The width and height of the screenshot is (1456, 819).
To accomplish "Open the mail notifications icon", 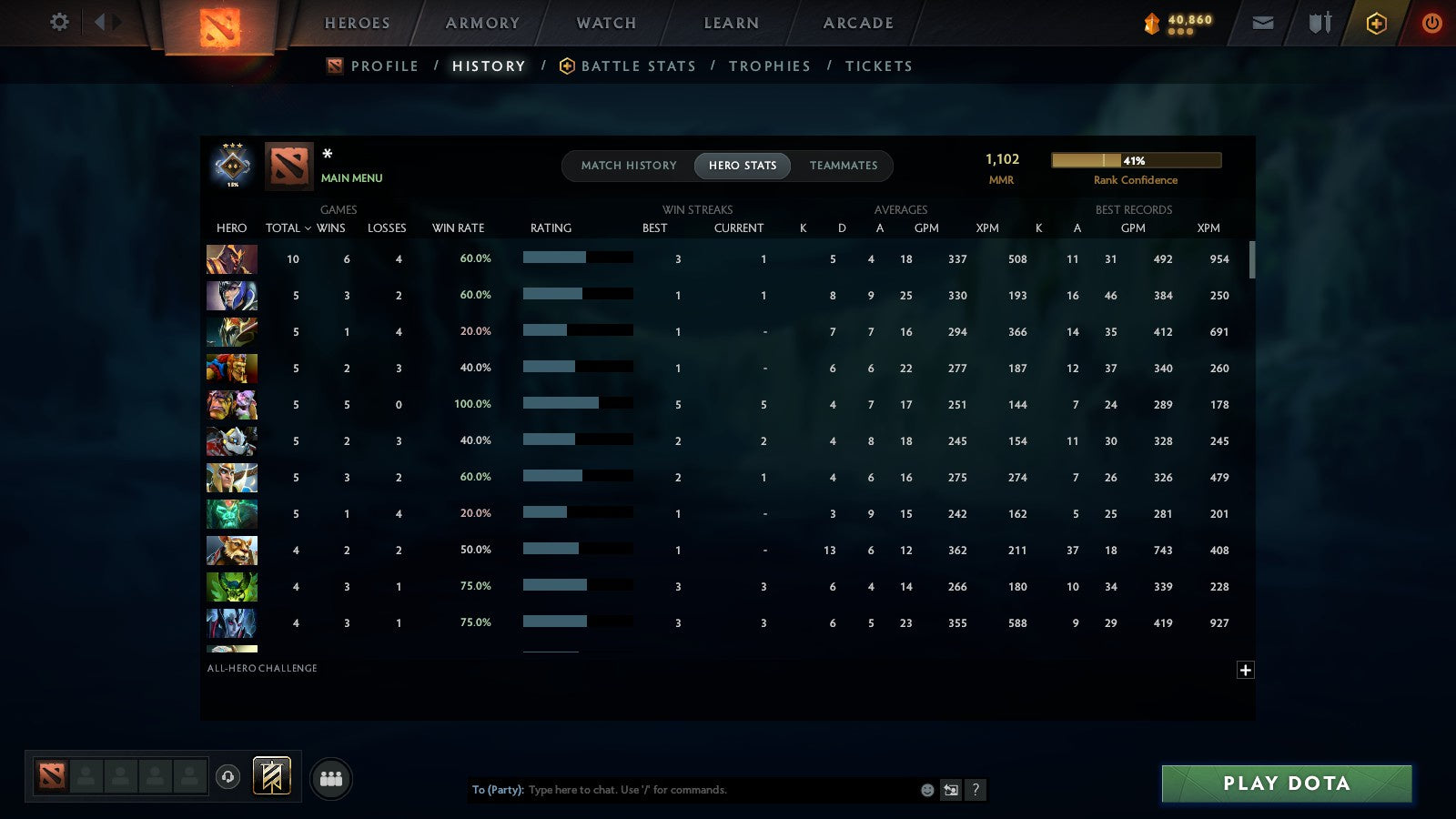I will (x=1262, y=23).
